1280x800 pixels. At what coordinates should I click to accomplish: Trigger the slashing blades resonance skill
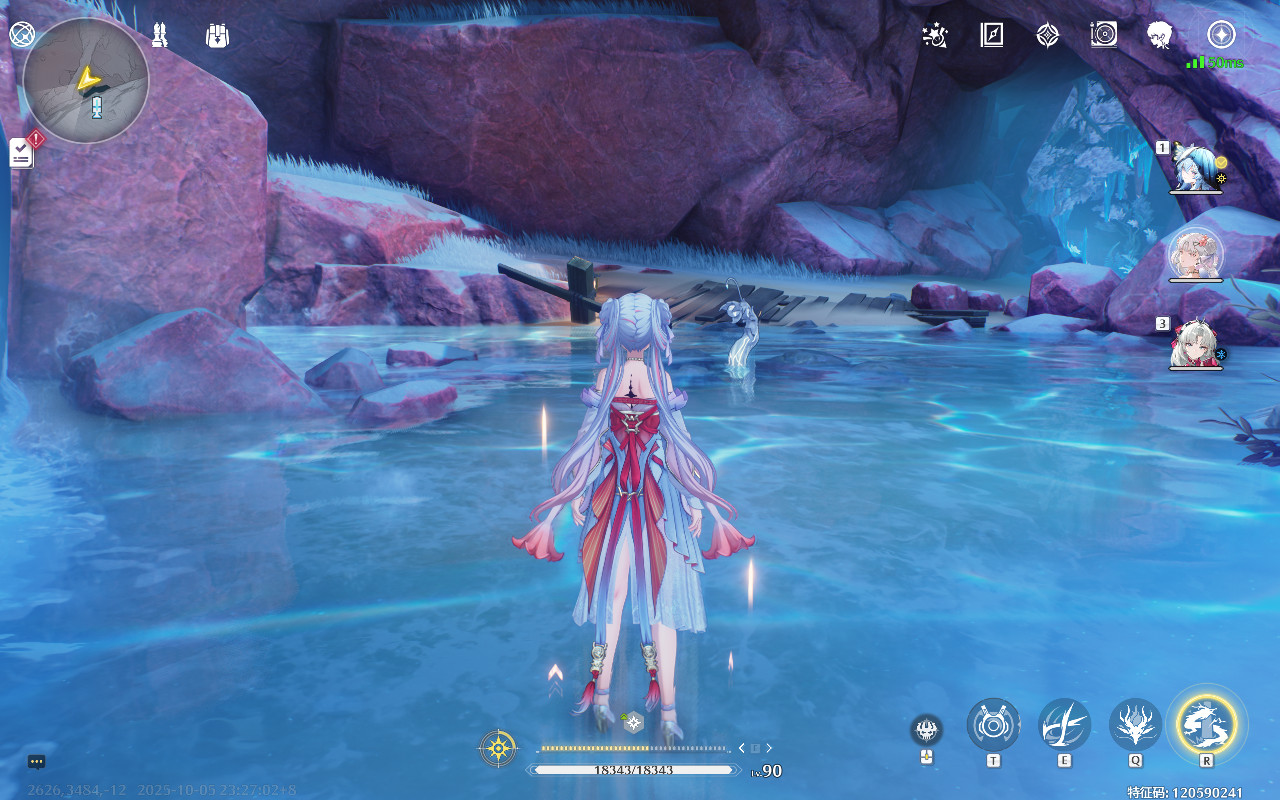tap(1064, 724)
